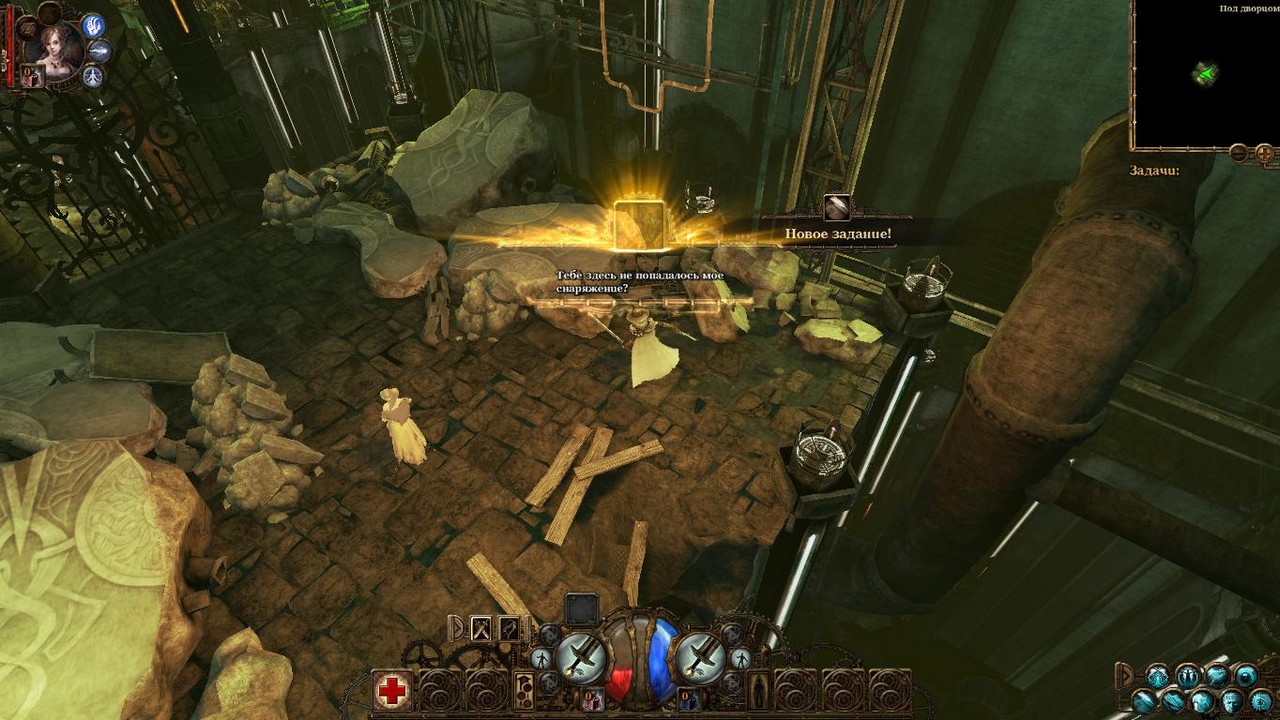The height and width of the screenshot is (720, 1280).
Task: Use the companion's health potion slot
Action: pyautogui.click(x=31, y=76)
